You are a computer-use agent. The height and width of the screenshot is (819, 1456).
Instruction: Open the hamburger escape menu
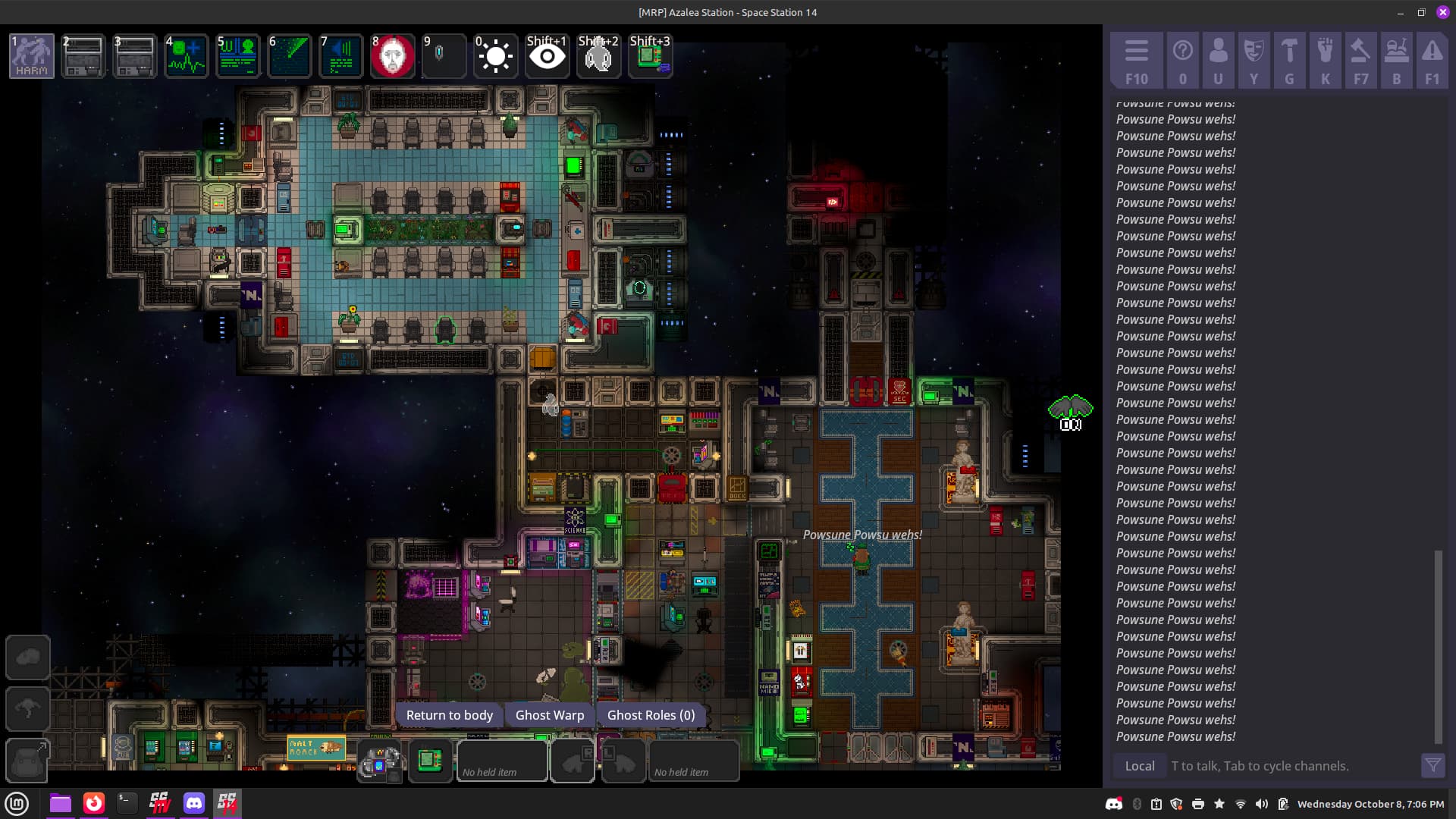(1136, 61)
